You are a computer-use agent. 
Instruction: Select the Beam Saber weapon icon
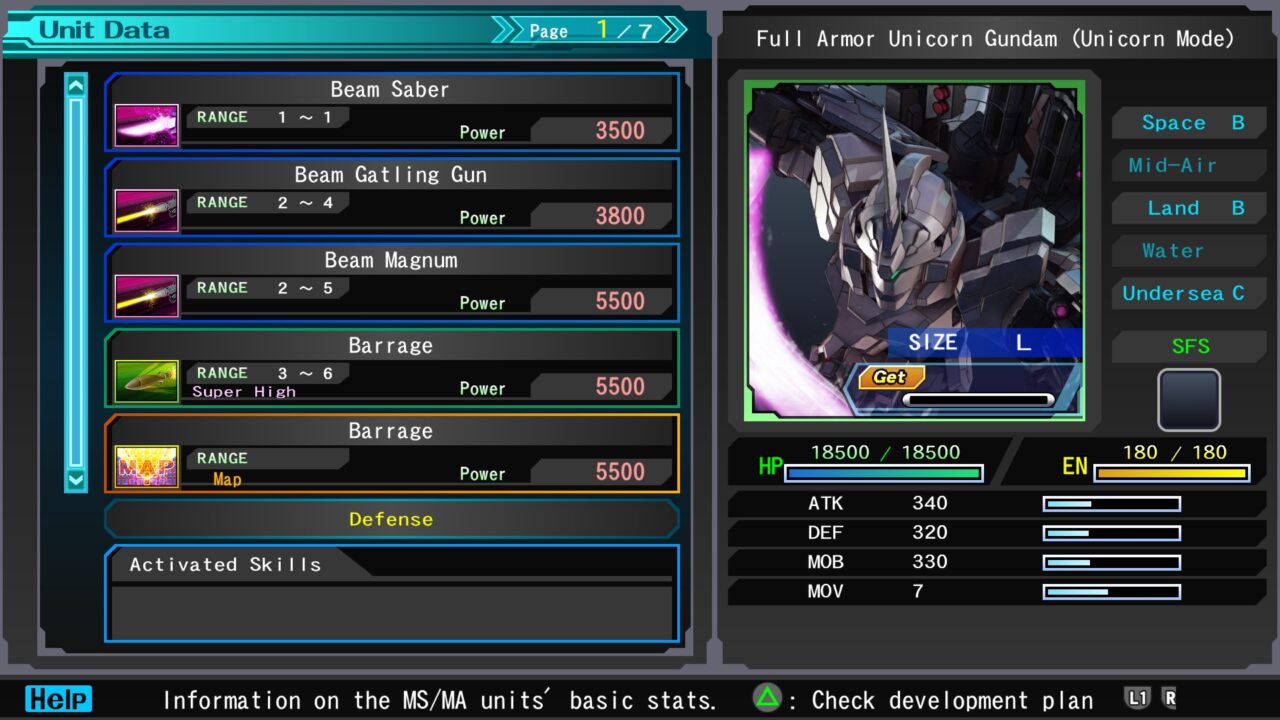146,123
